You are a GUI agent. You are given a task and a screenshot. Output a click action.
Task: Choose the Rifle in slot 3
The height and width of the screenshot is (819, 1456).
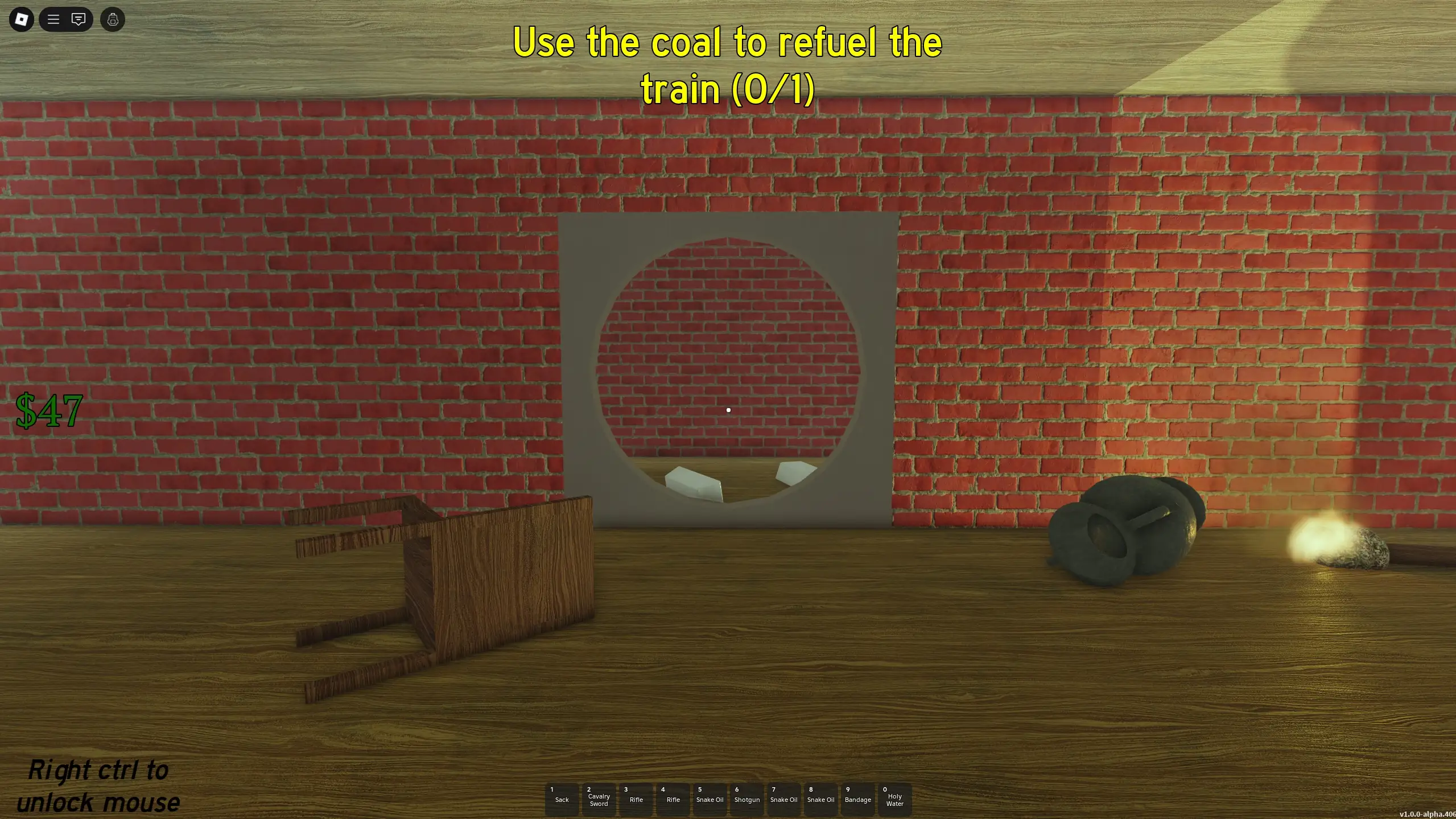pyautogui.click(x=636, y=799)
